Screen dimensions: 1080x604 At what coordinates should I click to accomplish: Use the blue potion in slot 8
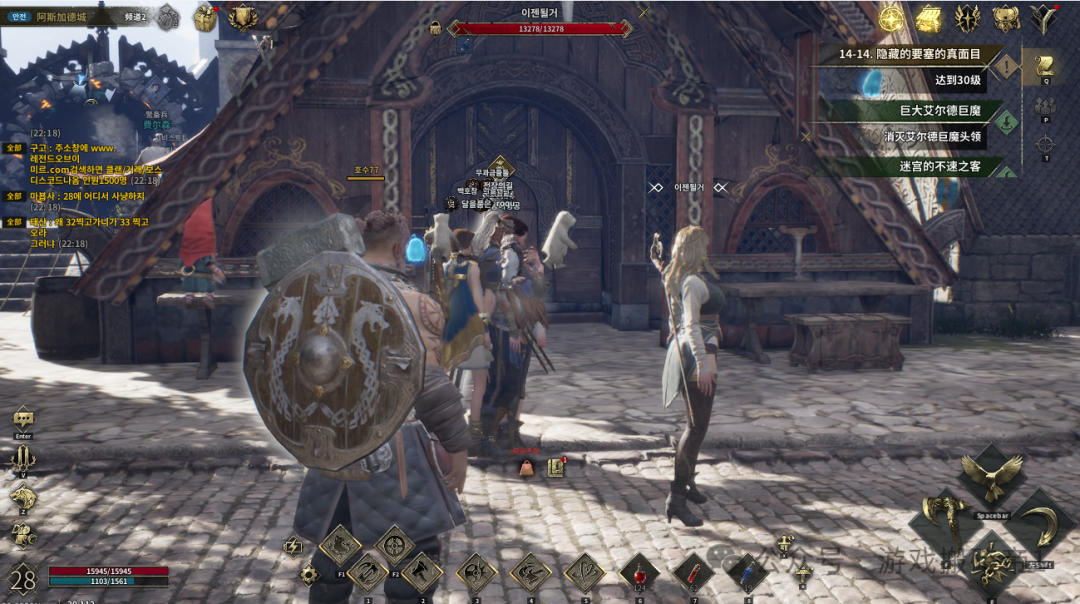[747, 573]
